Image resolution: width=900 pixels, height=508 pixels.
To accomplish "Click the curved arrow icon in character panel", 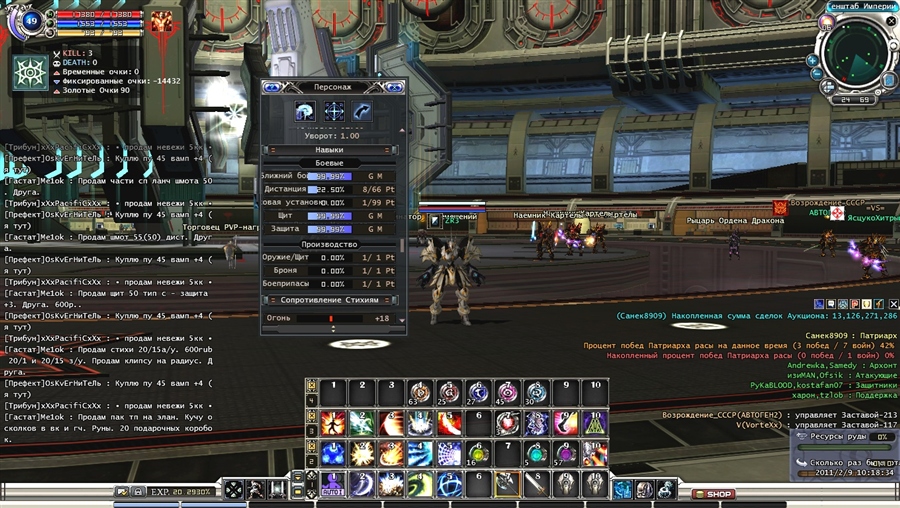I will [x=361, y=112].
